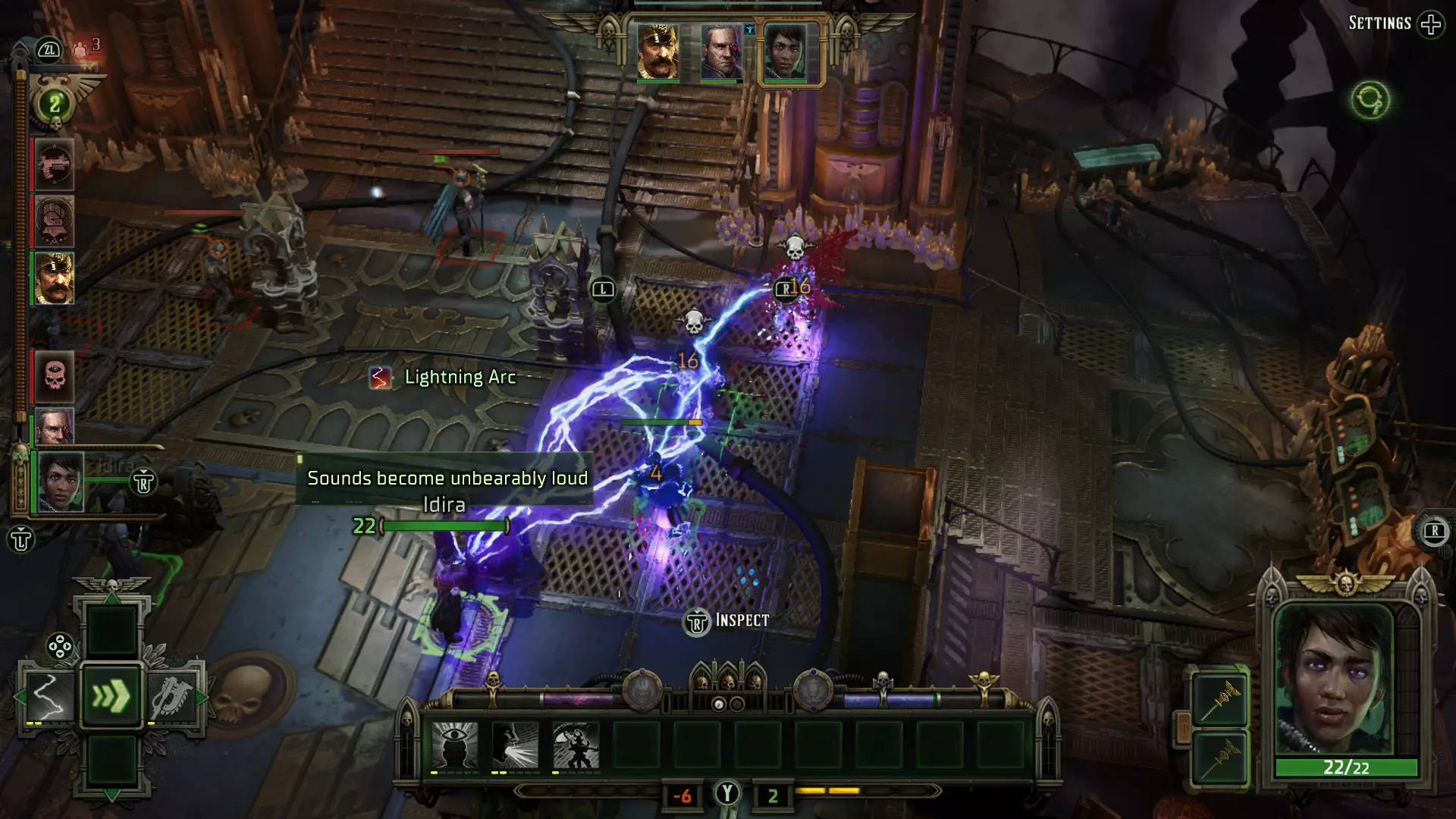The height and width of the screenshot is (819, 1456).
Task: Select the mustached officer in turn order
Action: (x=54, y=278)
